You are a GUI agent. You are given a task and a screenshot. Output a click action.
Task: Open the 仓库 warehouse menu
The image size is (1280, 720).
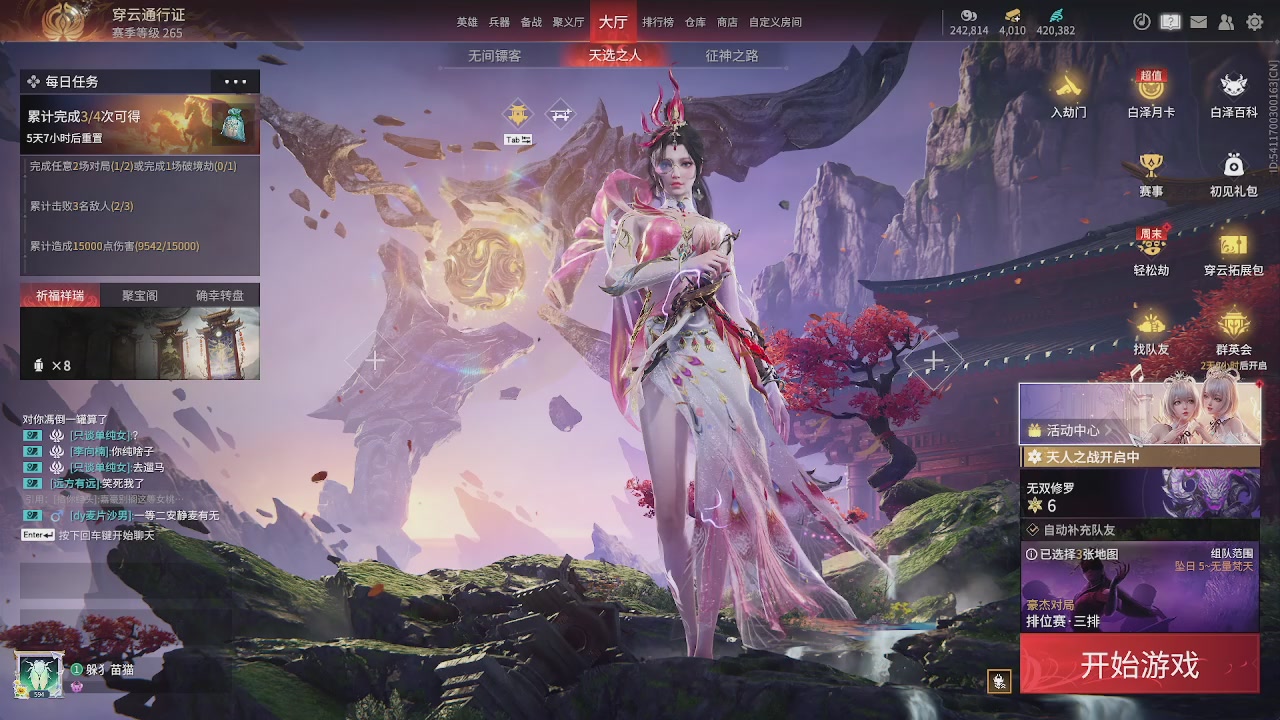point(695,22)
